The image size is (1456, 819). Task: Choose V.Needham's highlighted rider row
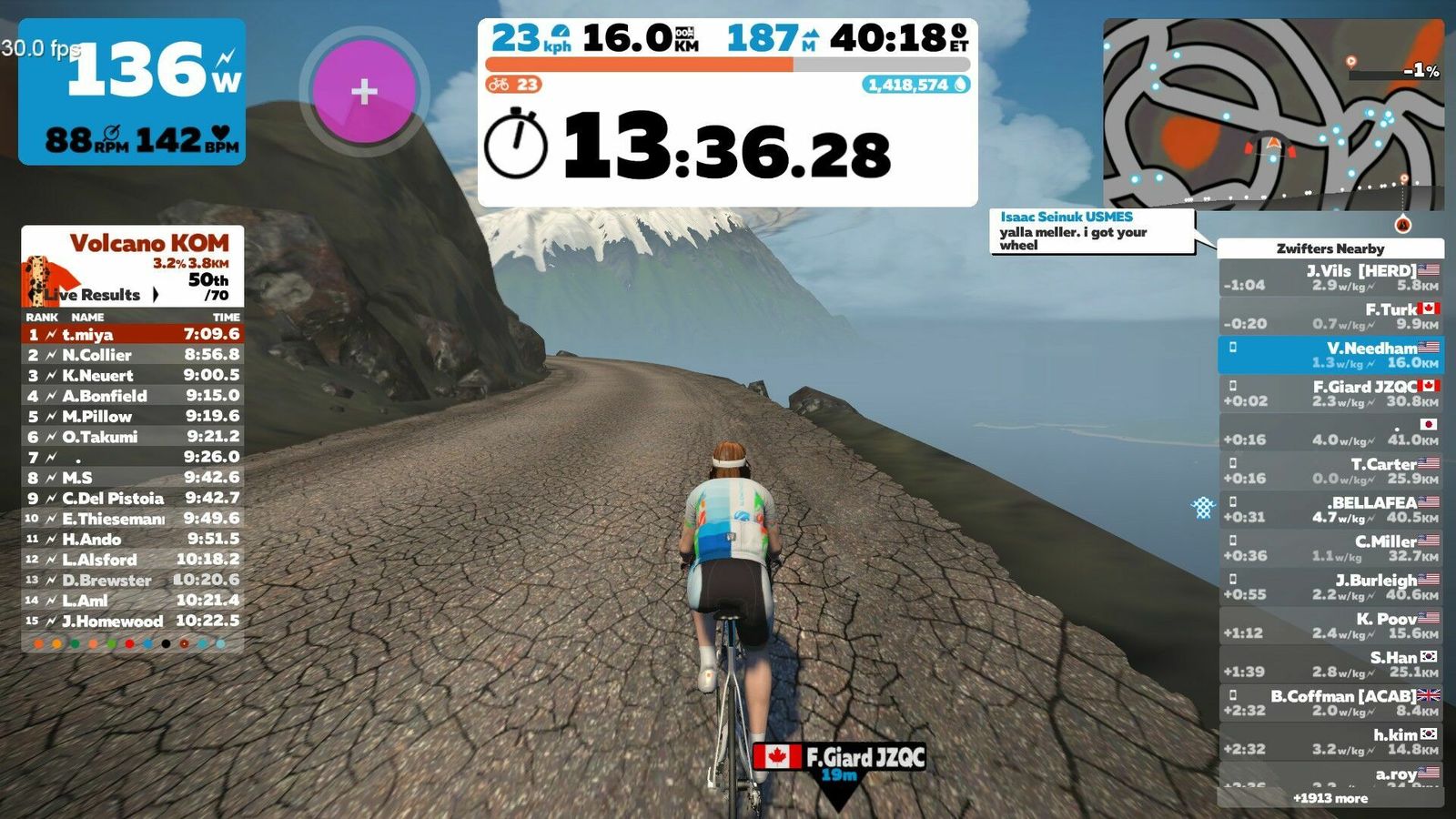click(1330, 355)
